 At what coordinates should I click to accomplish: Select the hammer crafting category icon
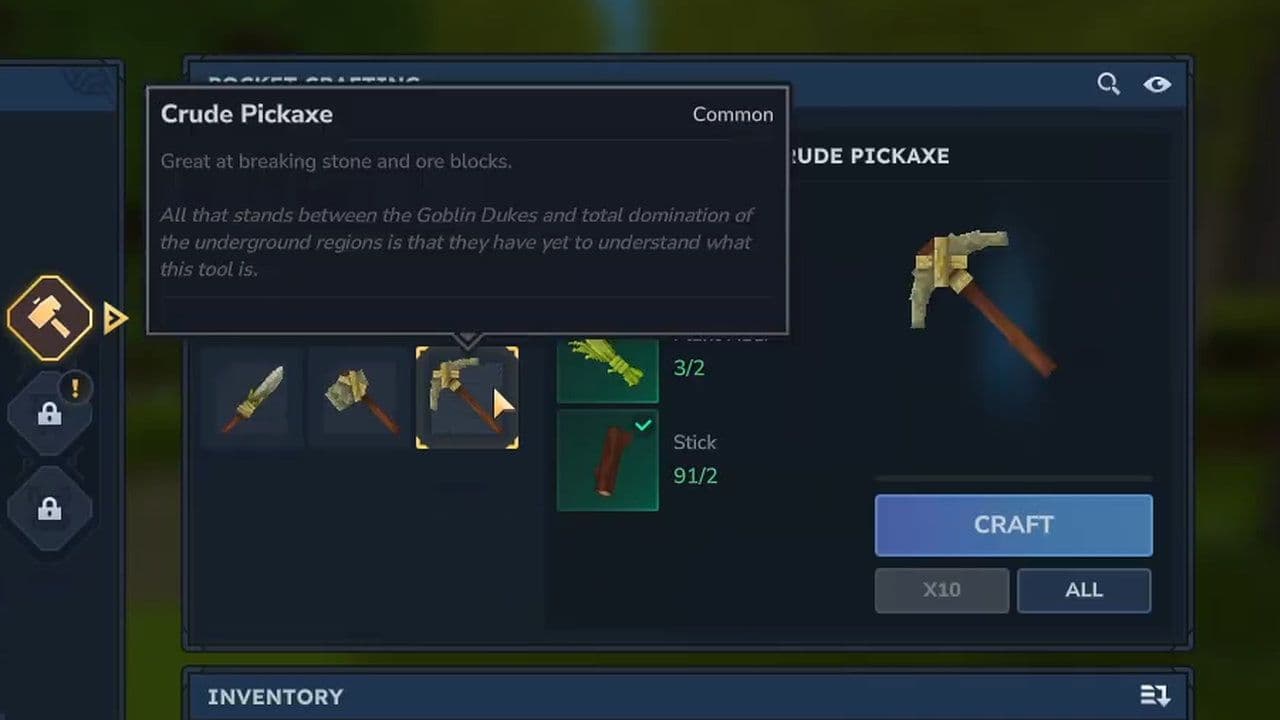pos(49,317)
